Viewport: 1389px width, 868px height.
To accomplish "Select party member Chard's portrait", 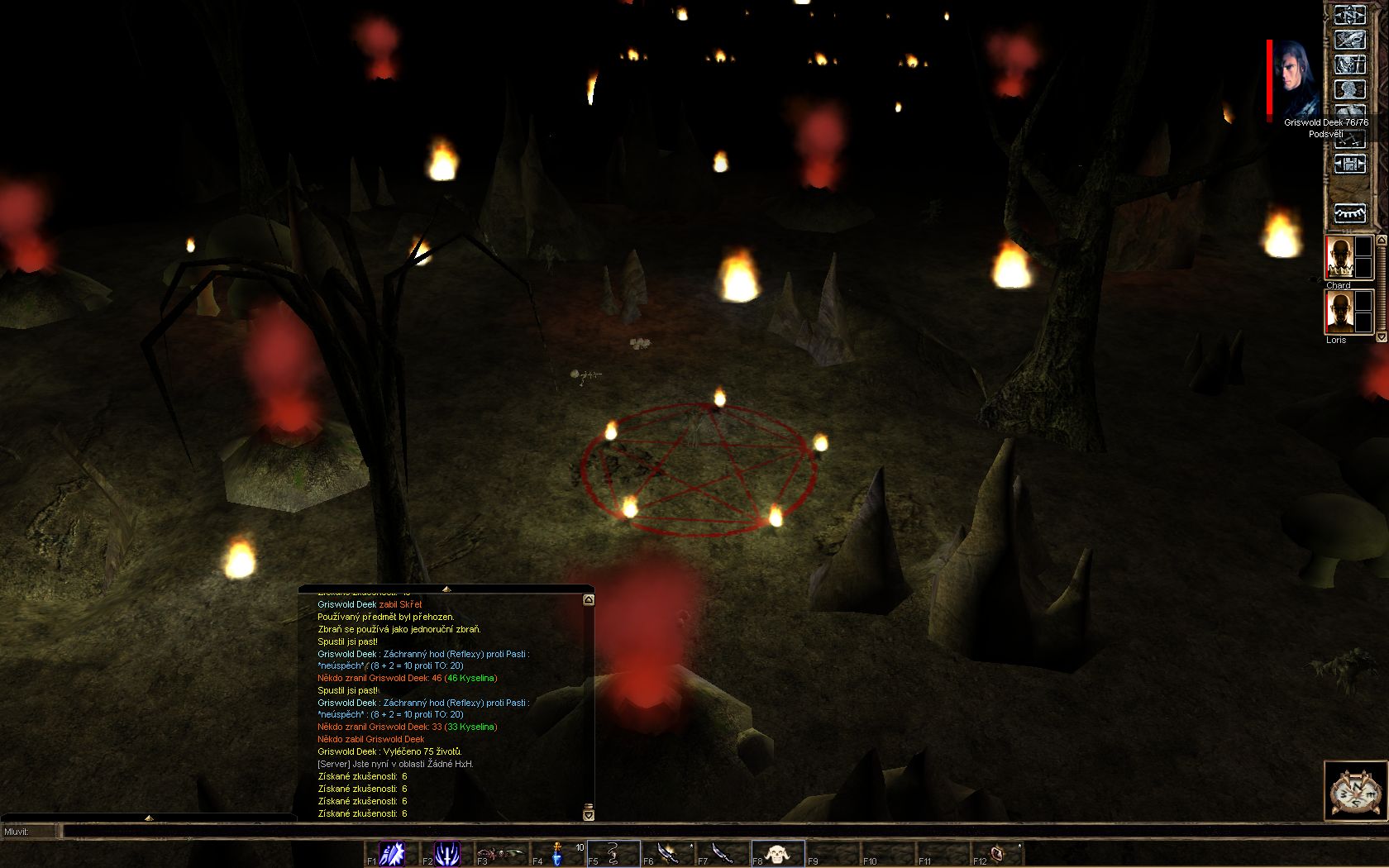I will tap(1339, 258).
